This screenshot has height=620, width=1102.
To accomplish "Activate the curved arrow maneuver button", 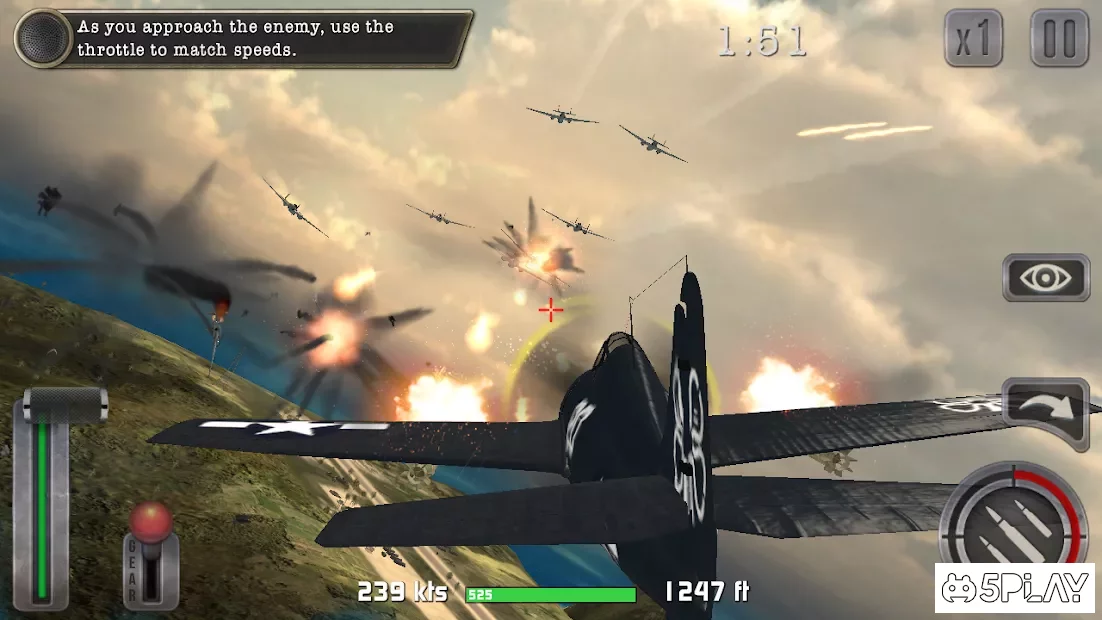I will tap(1044, 408).
